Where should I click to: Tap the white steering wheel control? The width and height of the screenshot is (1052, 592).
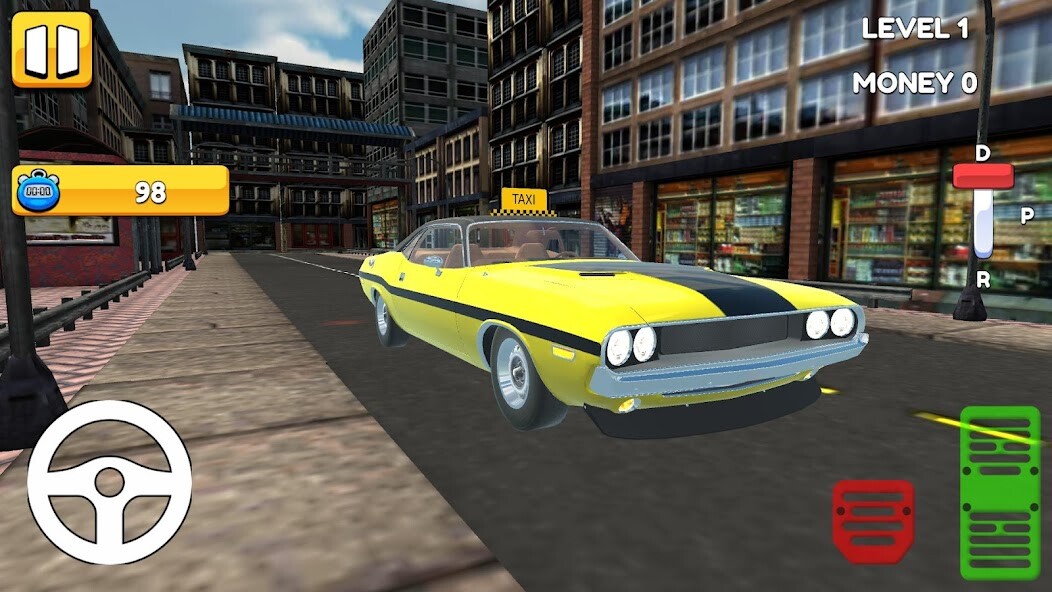coord(109,482)
